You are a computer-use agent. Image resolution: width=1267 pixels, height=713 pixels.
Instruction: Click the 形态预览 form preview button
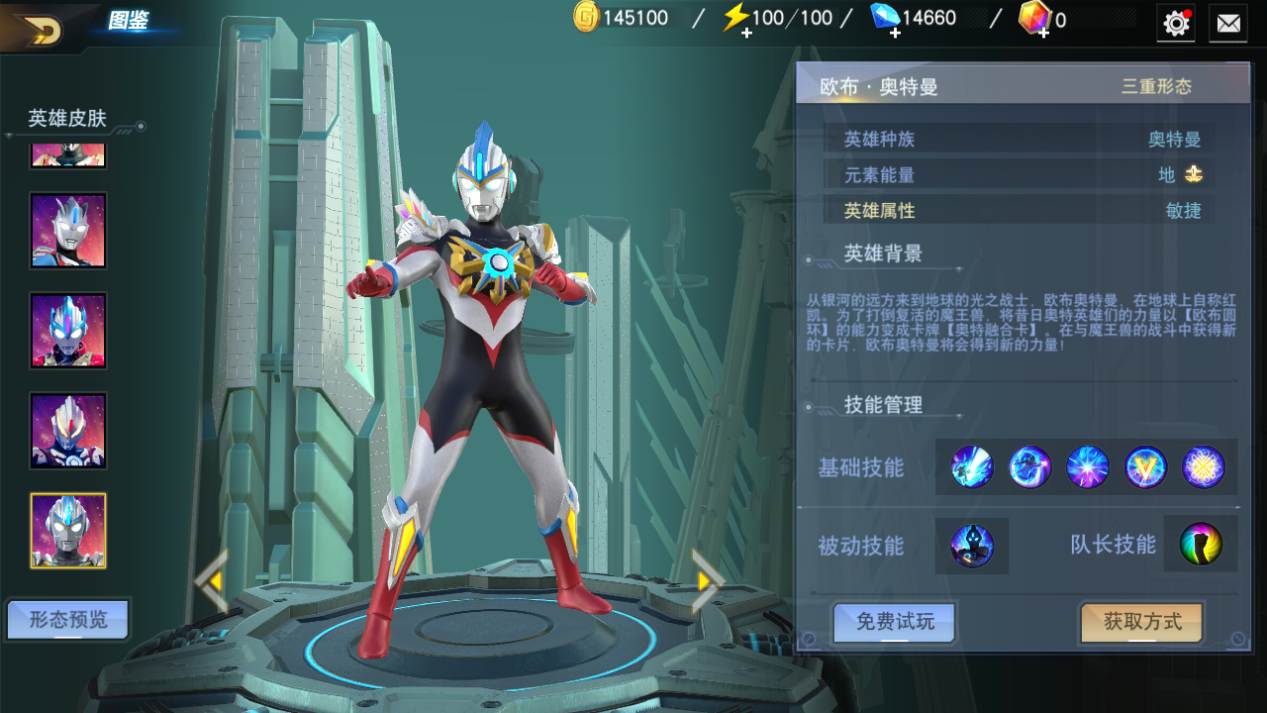pos(68,620)
